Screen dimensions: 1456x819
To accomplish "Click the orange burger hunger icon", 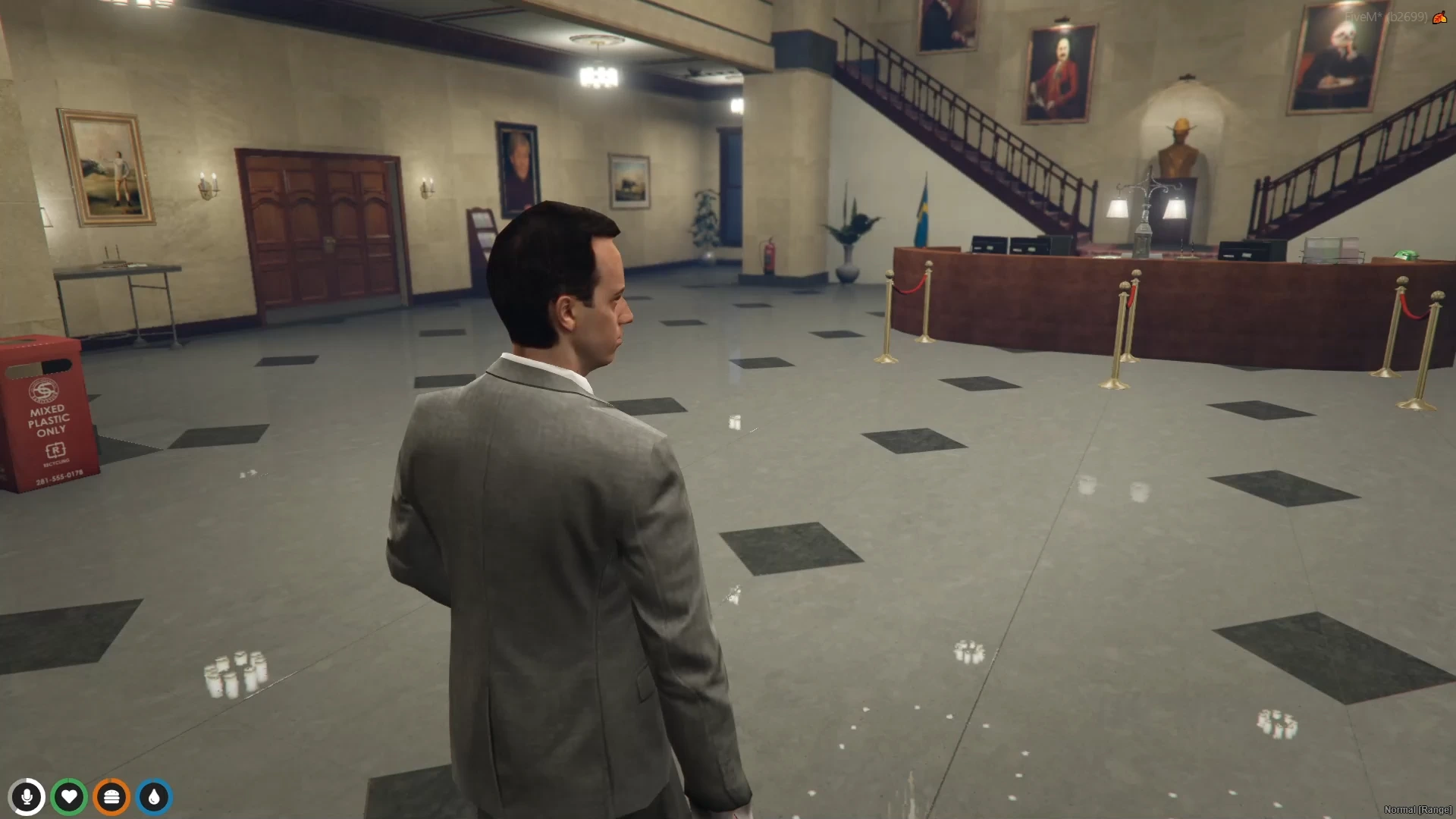I will coord(111,796).
